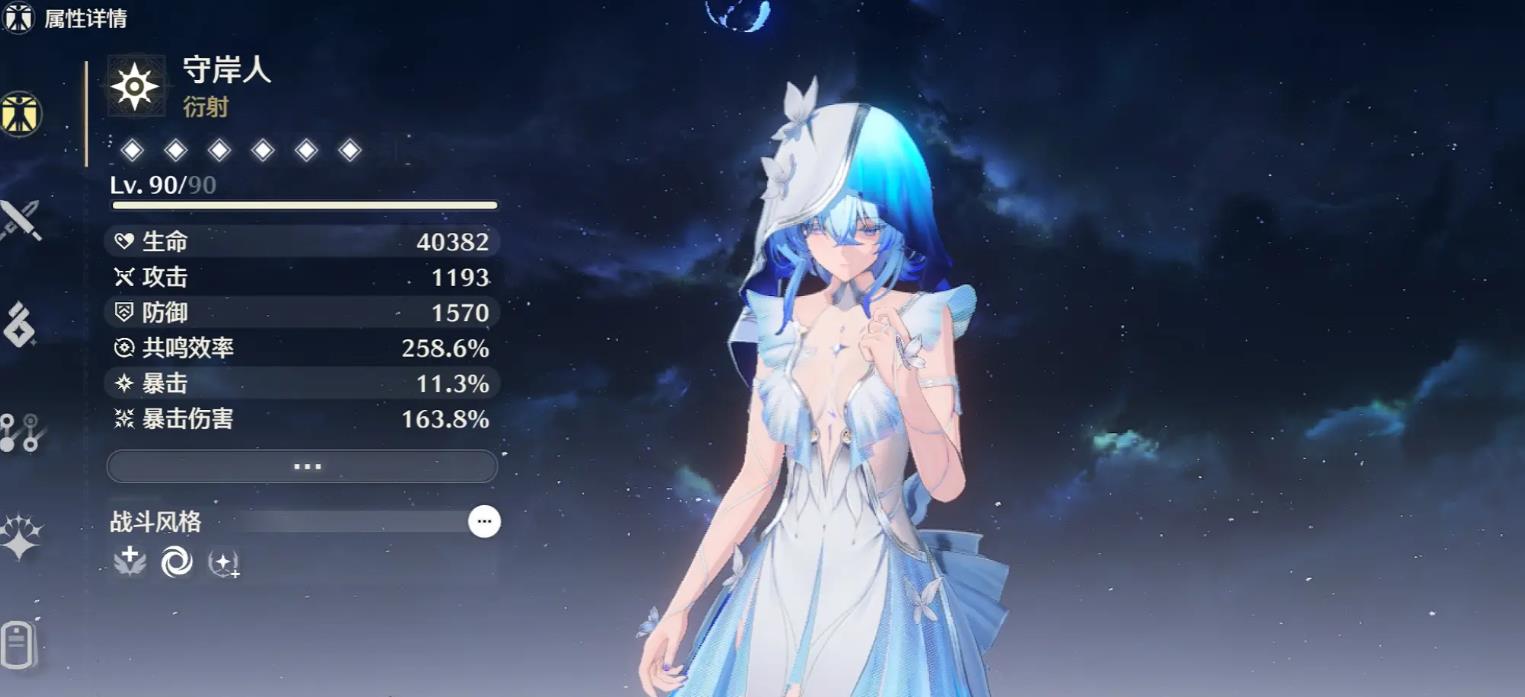The height and width of the screenshot is (697, 1525).
Task: Switch to the skill tree nodes tab
Action: tap(20, 432)
